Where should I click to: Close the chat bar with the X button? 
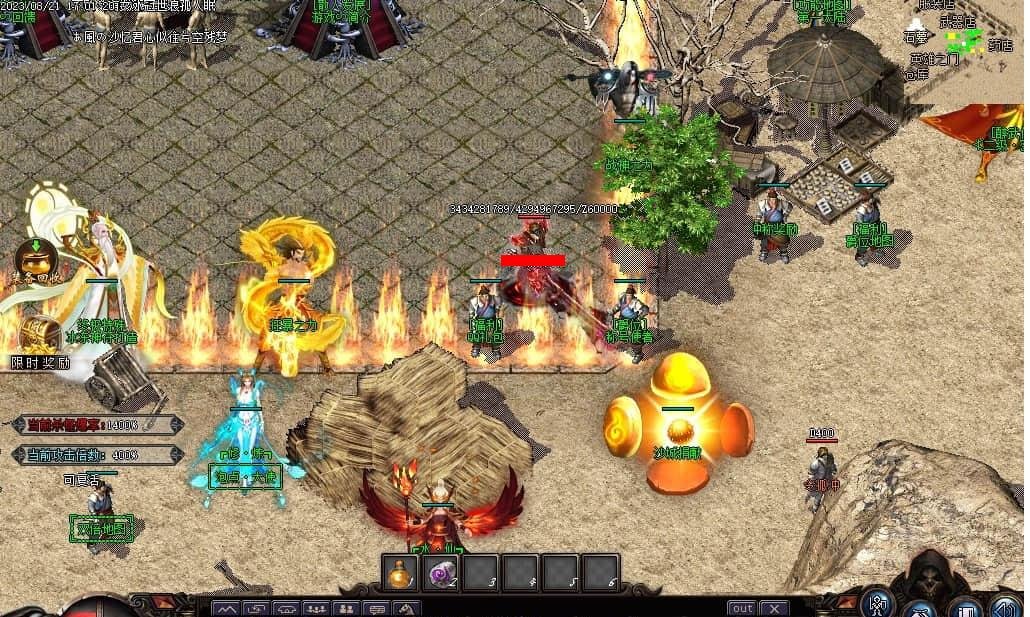[x=774, y=608]
